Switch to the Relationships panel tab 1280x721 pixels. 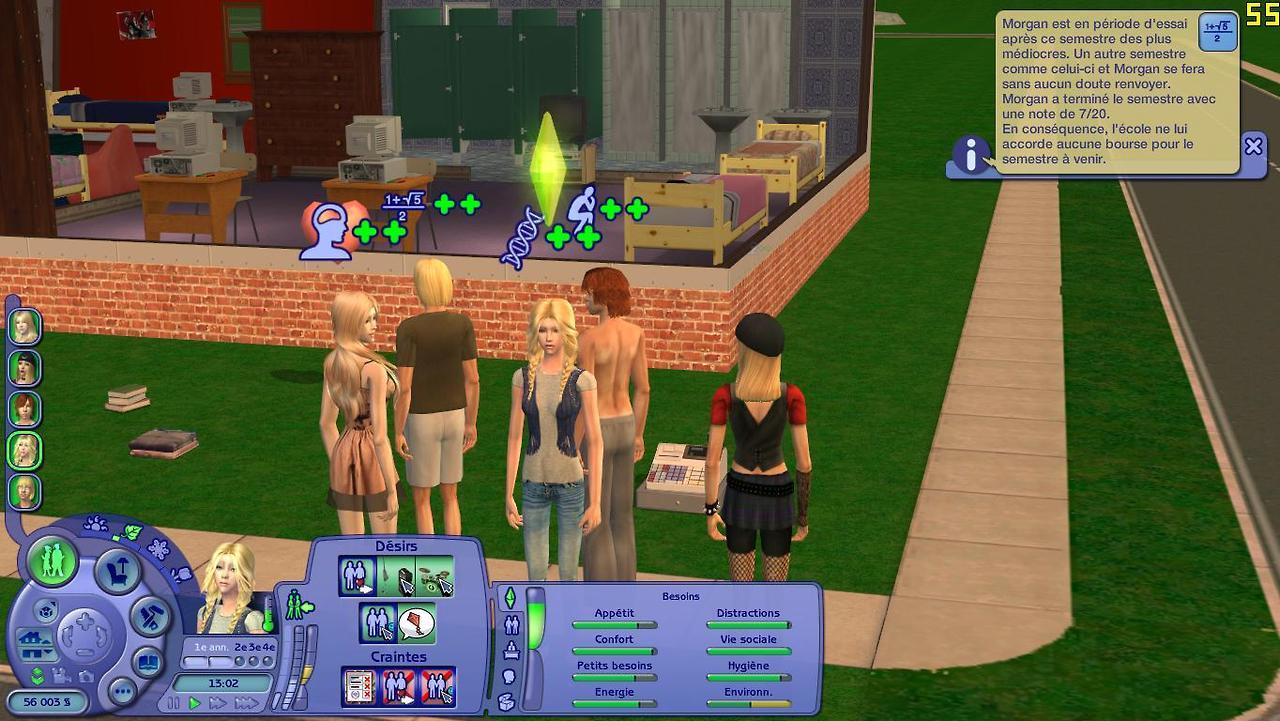[512, 625]
